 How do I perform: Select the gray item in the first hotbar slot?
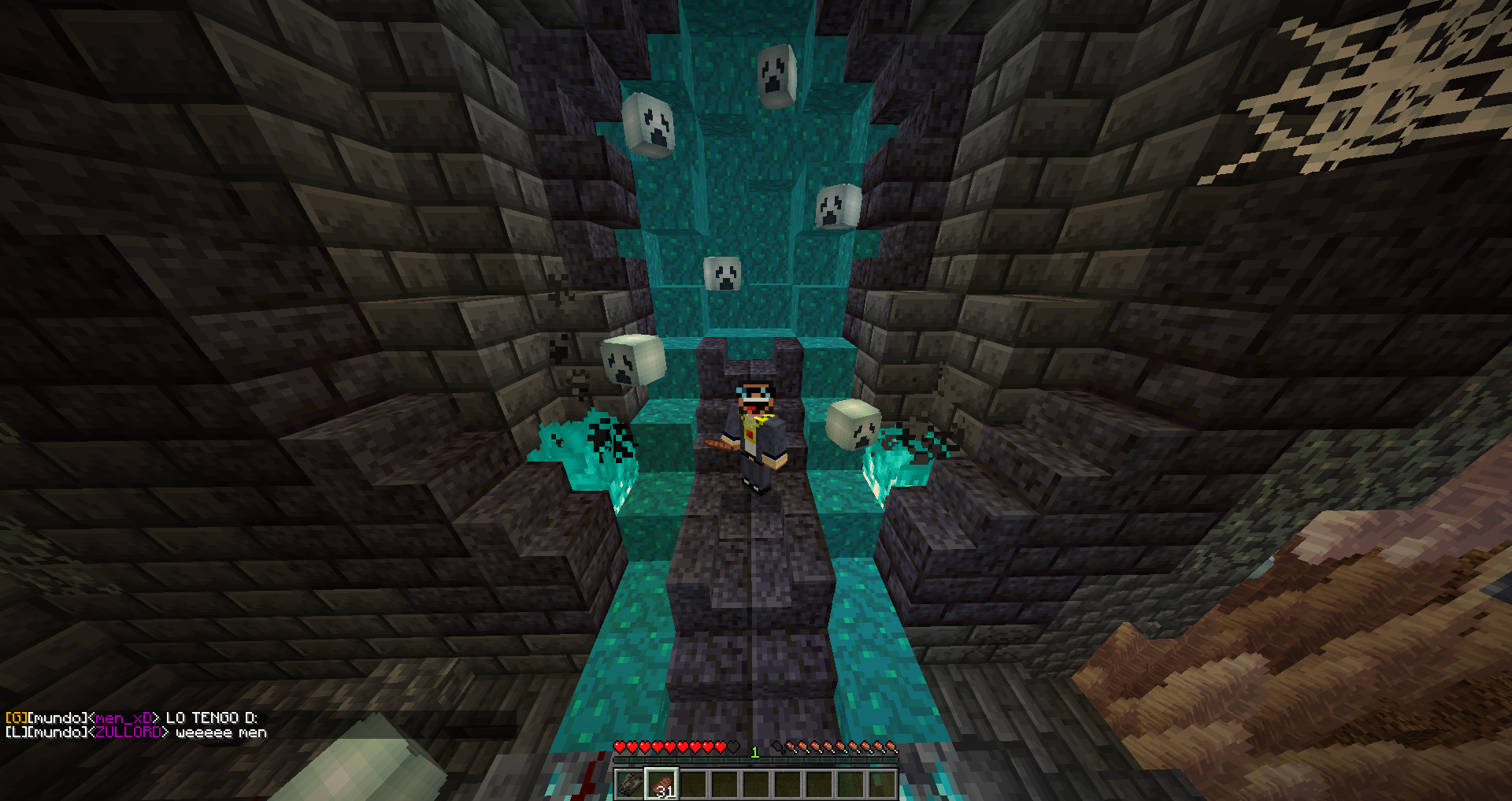[x=630, y=784]
